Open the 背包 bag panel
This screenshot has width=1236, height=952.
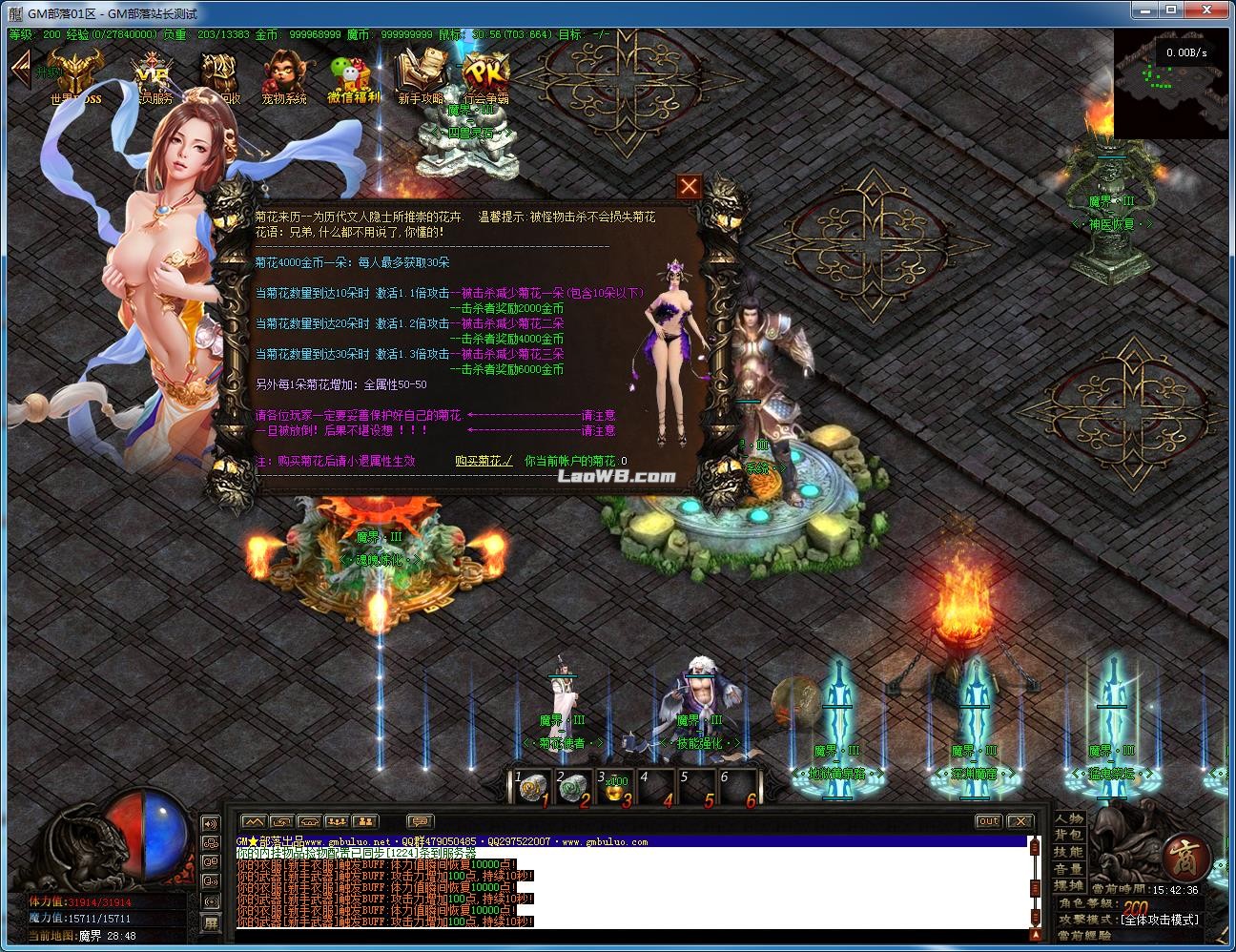[1069, 836]
